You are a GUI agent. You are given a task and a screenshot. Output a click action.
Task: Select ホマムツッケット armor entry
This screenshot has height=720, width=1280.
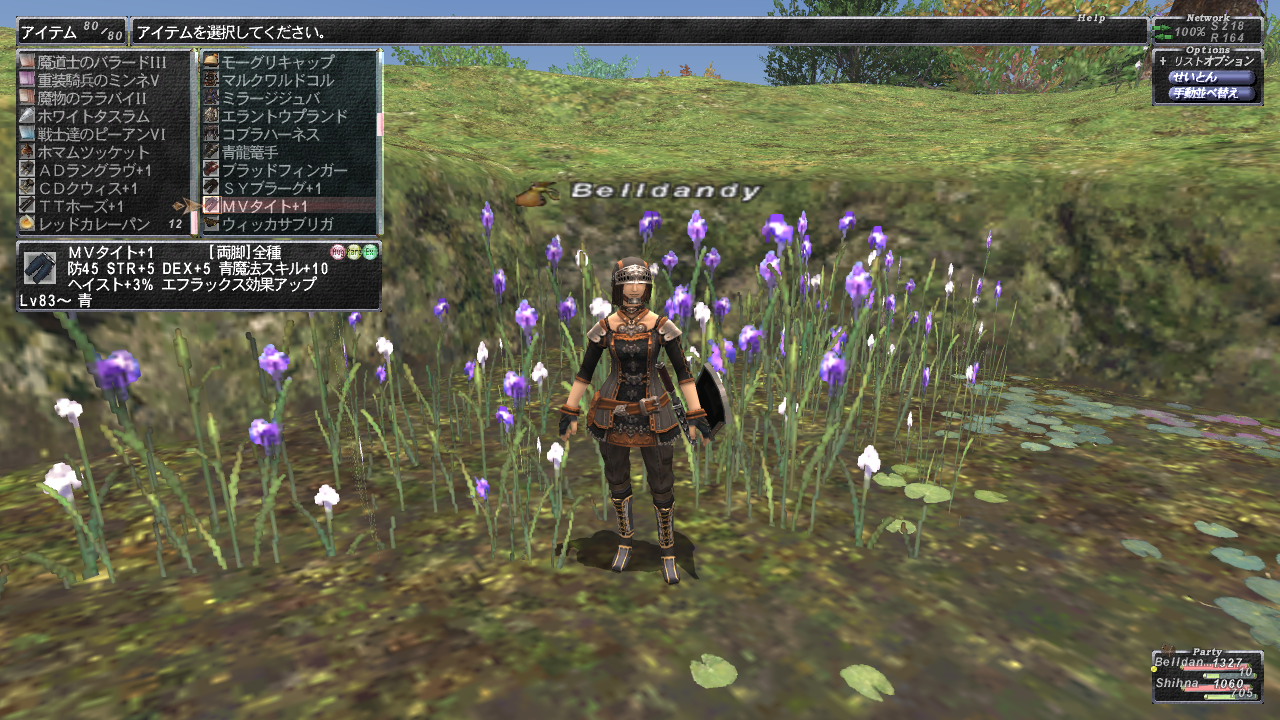coord(94,152)
